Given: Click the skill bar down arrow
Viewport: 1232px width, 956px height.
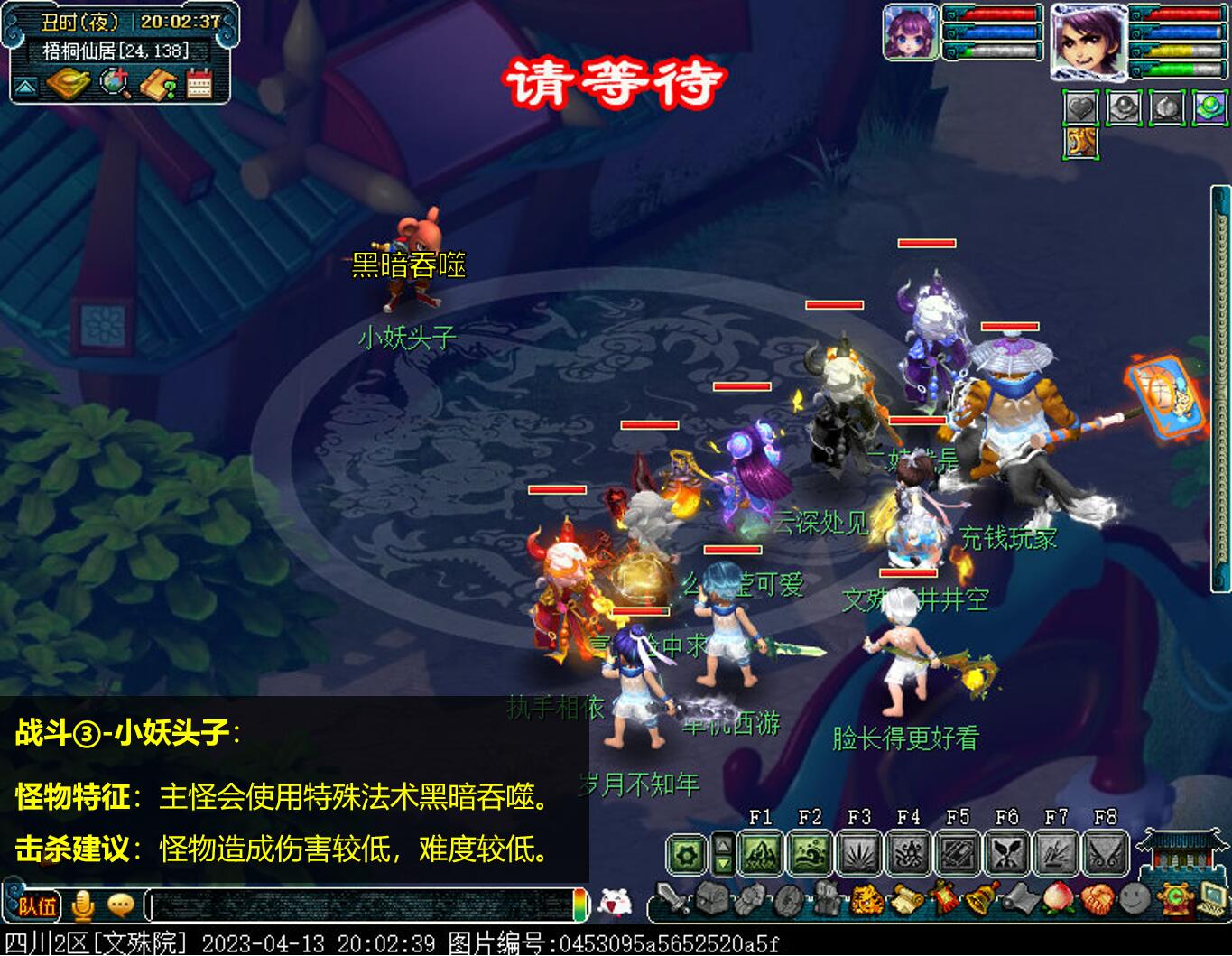Looking at the screenshot, I should 725,863.
